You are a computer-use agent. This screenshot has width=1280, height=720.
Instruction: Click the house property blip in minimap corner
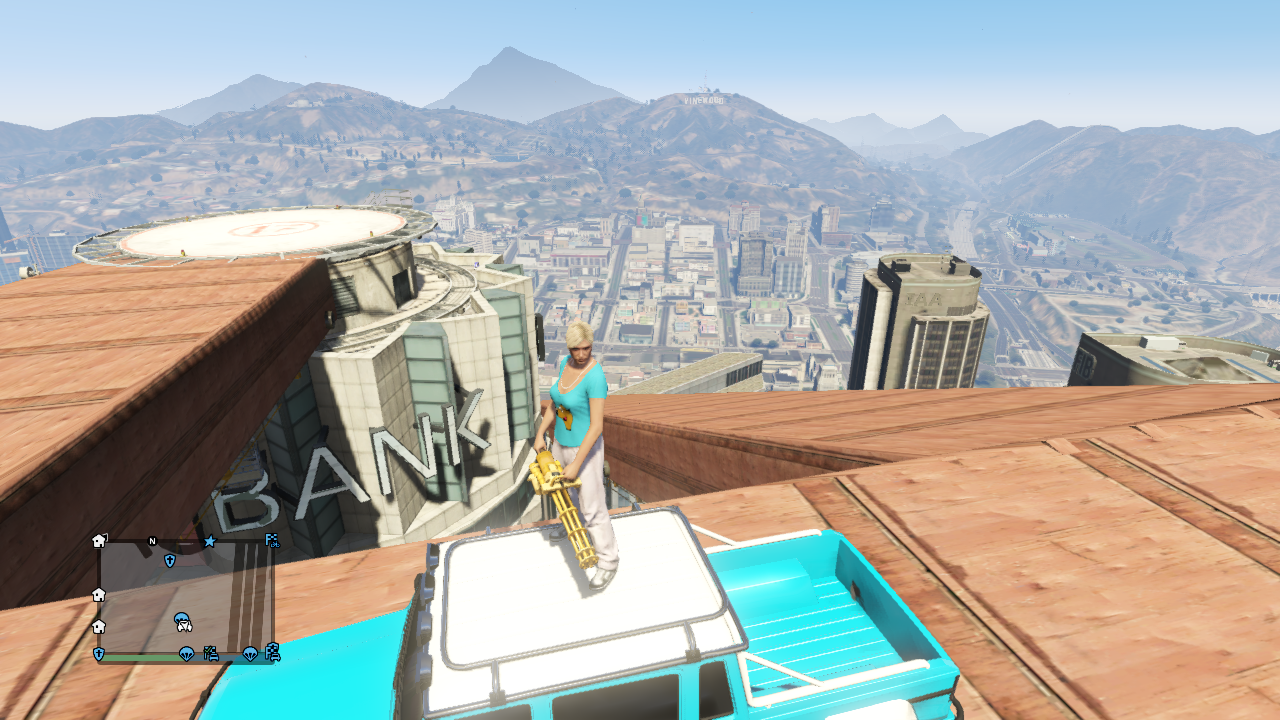tap(99, 541)
